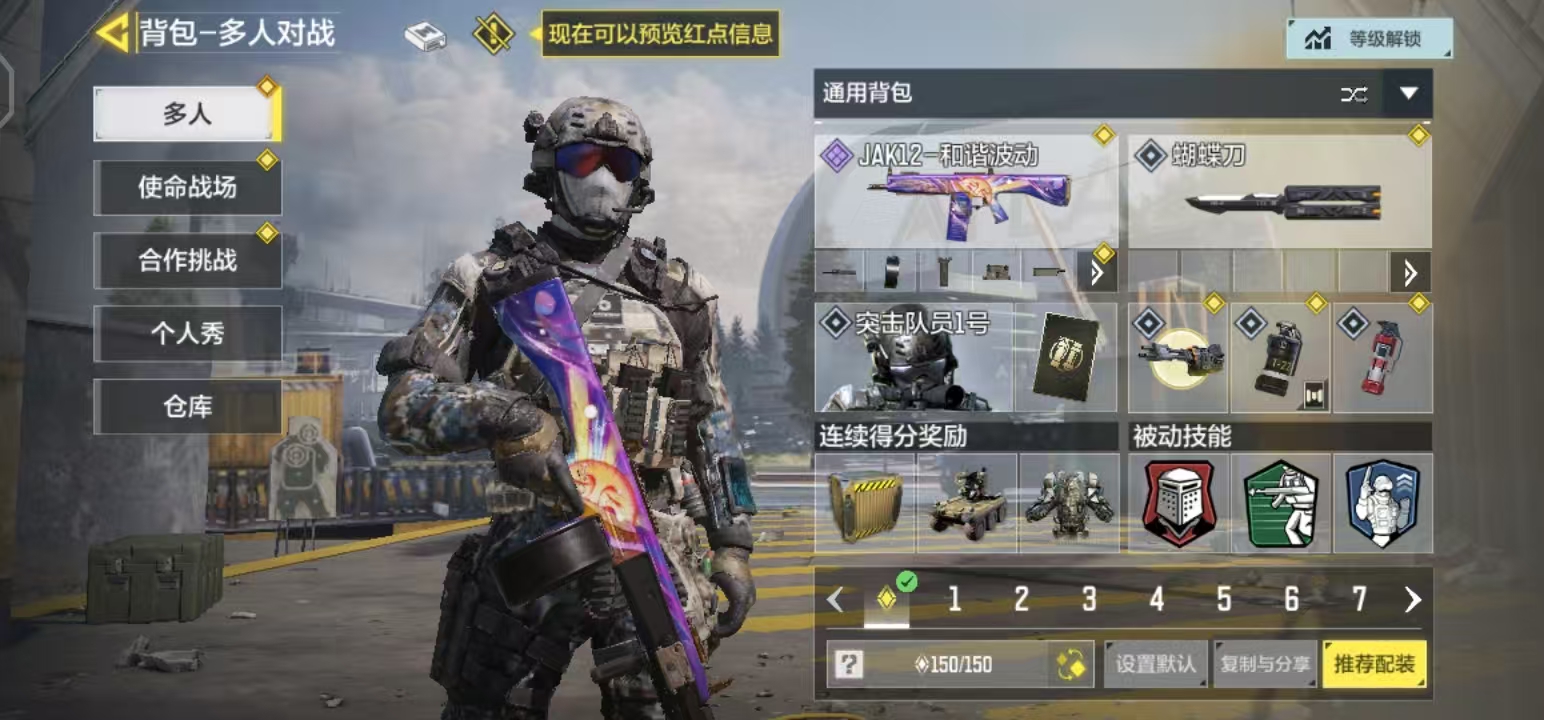
Task: Open 复制与分享 for this loadout
Action: click(1265, 664)
